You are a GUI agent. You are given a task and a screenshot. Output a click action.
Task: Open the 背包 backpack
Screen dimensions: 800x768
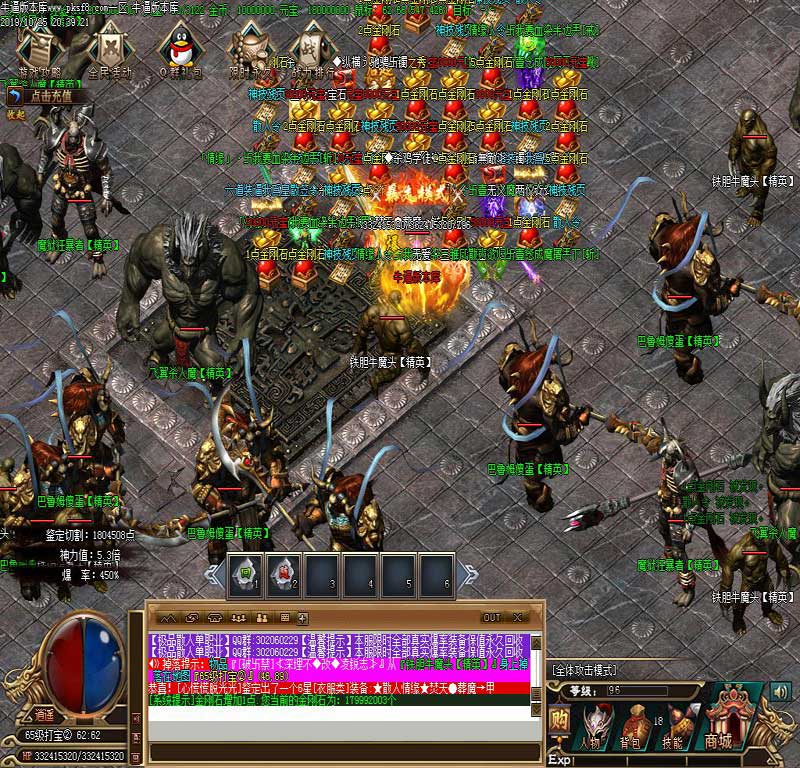pyautogui.click(x=633, y=726)
